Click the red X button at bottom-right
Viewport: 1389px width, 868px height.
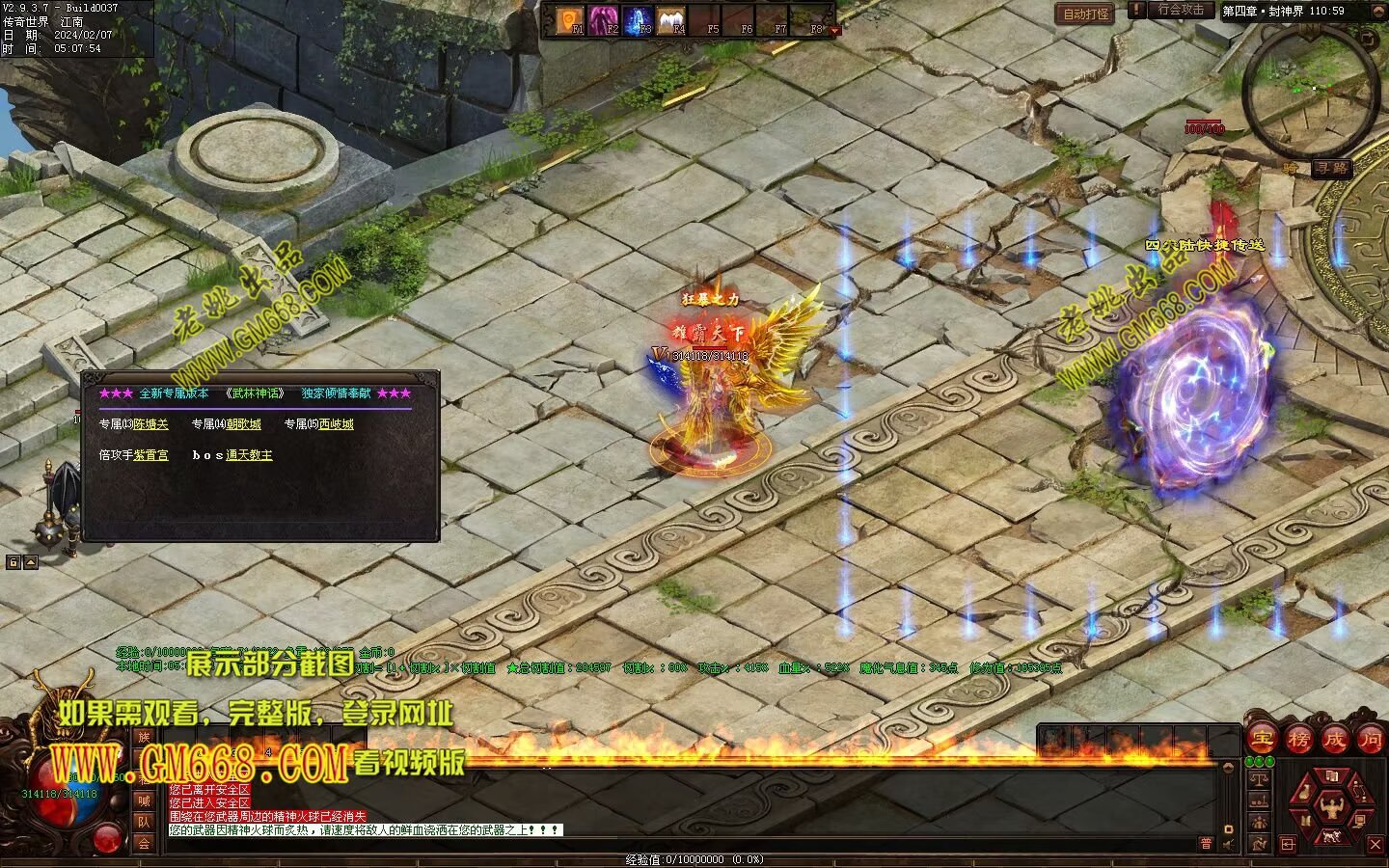pos(1375,845)
